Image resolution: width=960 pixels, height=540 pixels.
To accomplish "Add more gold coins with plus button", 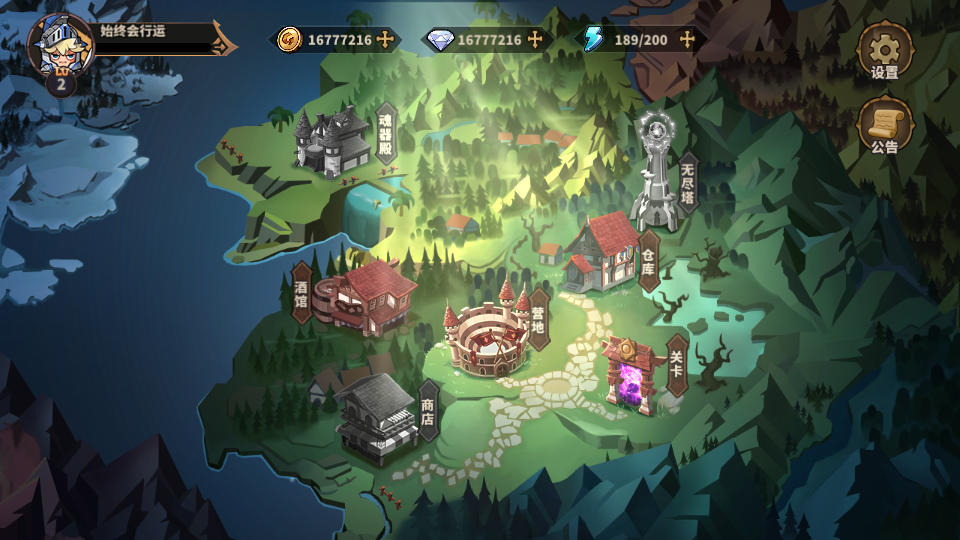I will 386,40.
